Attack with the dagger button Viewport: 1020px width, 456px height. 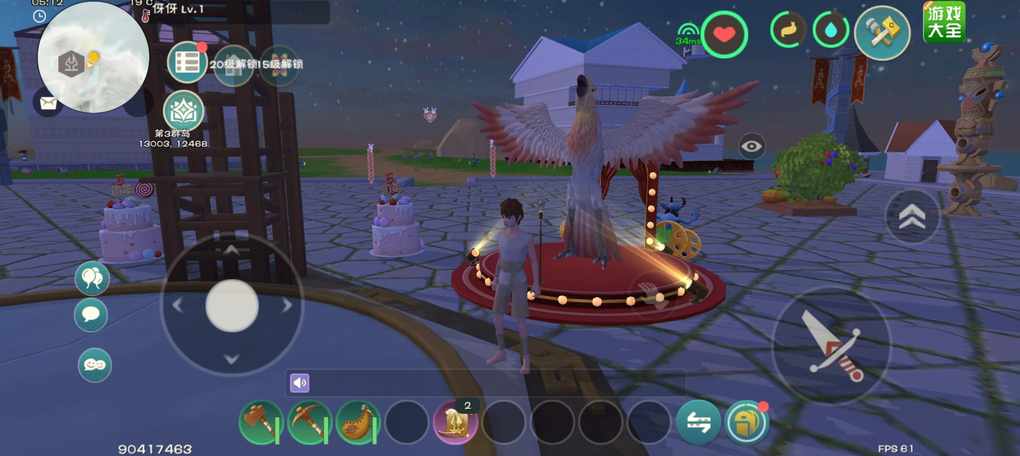tap(831, 345)
